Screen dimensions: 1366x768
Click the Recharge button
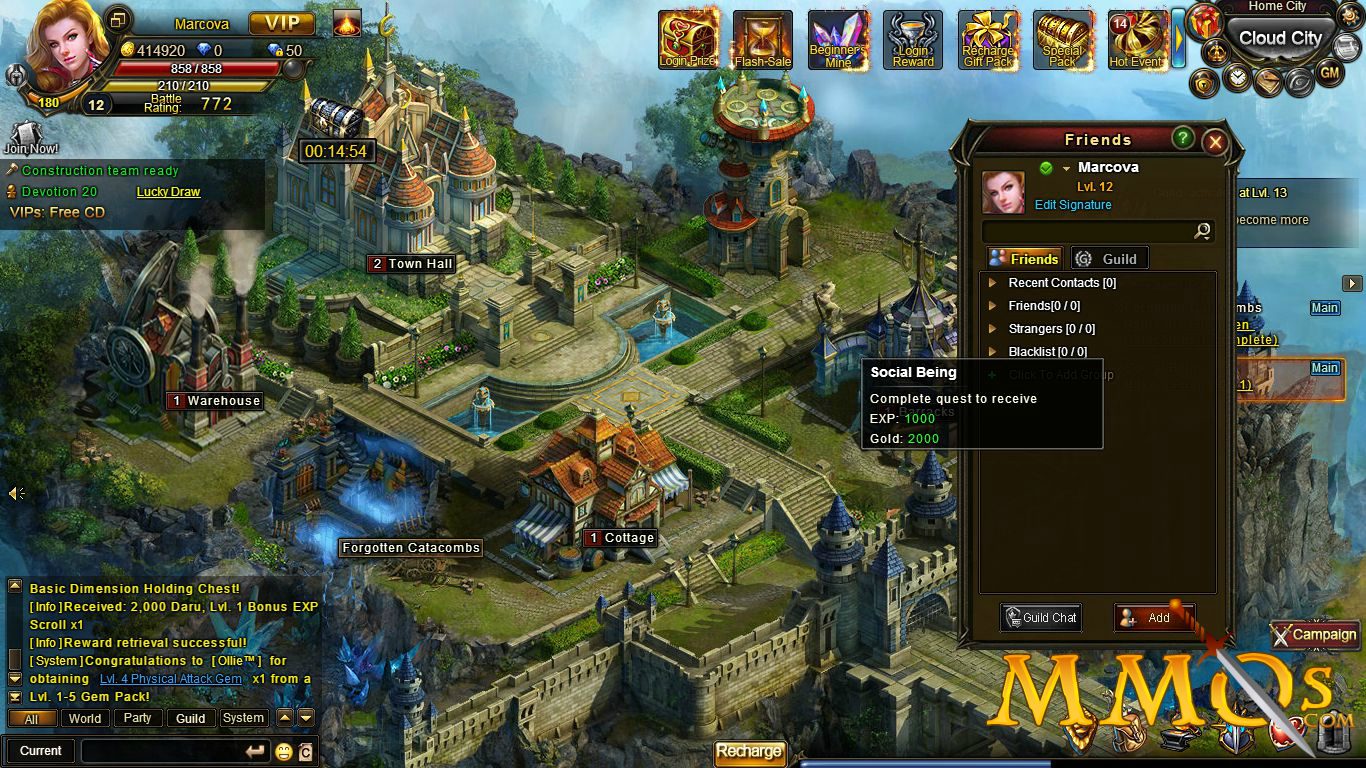[749, 752]
